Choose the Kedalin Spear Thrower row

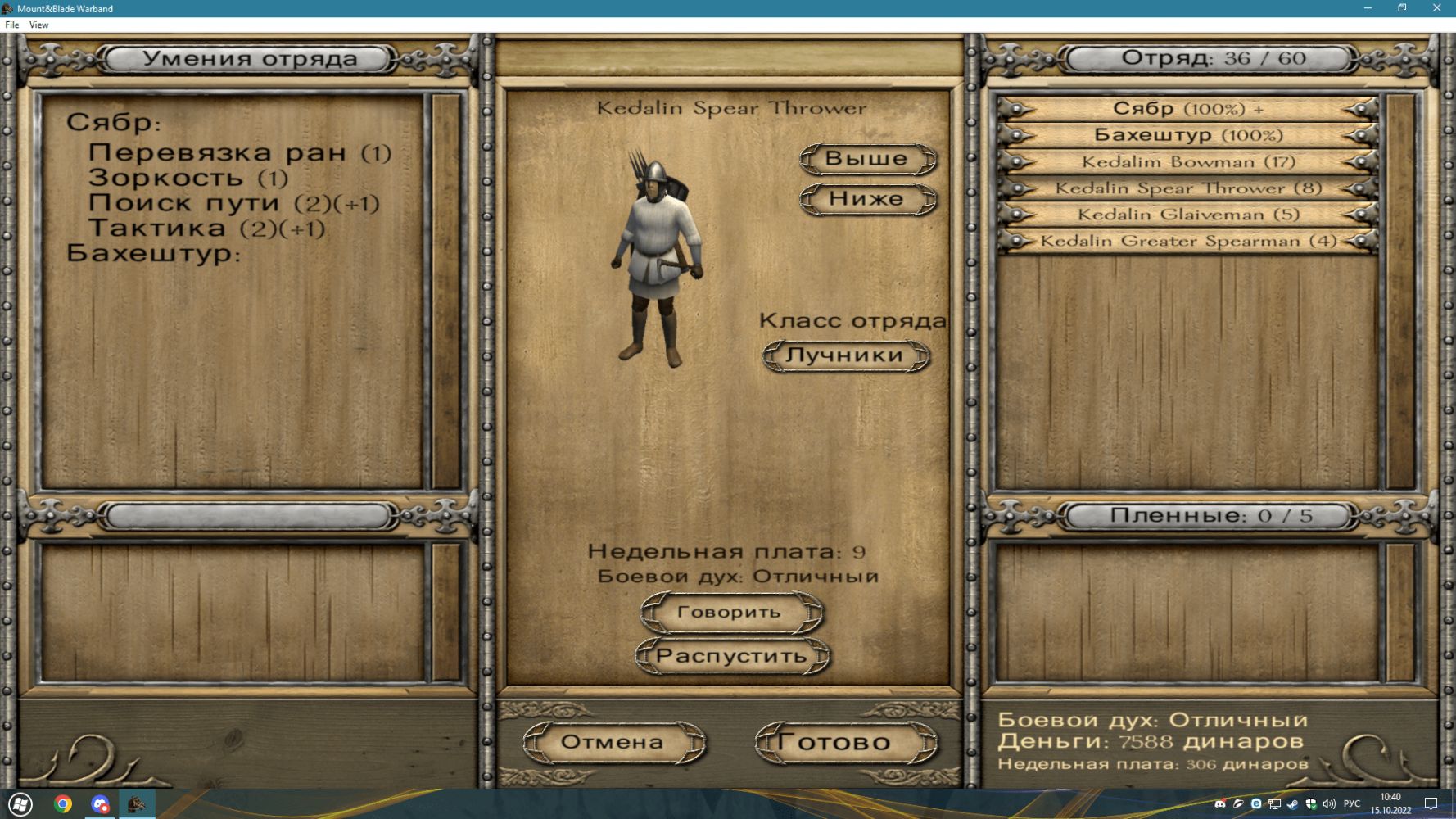tap(1187, 188)
